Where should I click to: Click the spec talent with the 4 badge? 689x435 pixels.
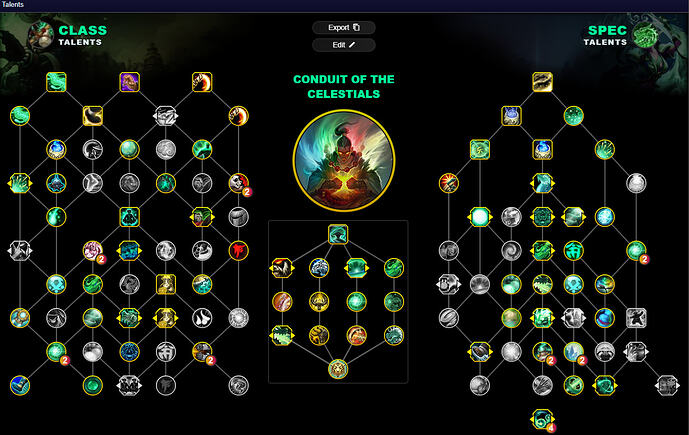click(543, 418)
